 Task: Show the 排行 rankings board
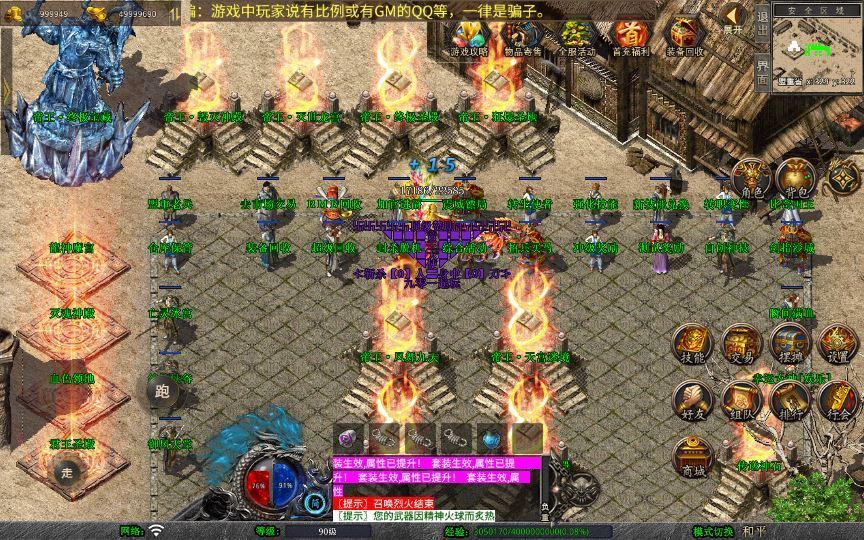pos(790,400)
